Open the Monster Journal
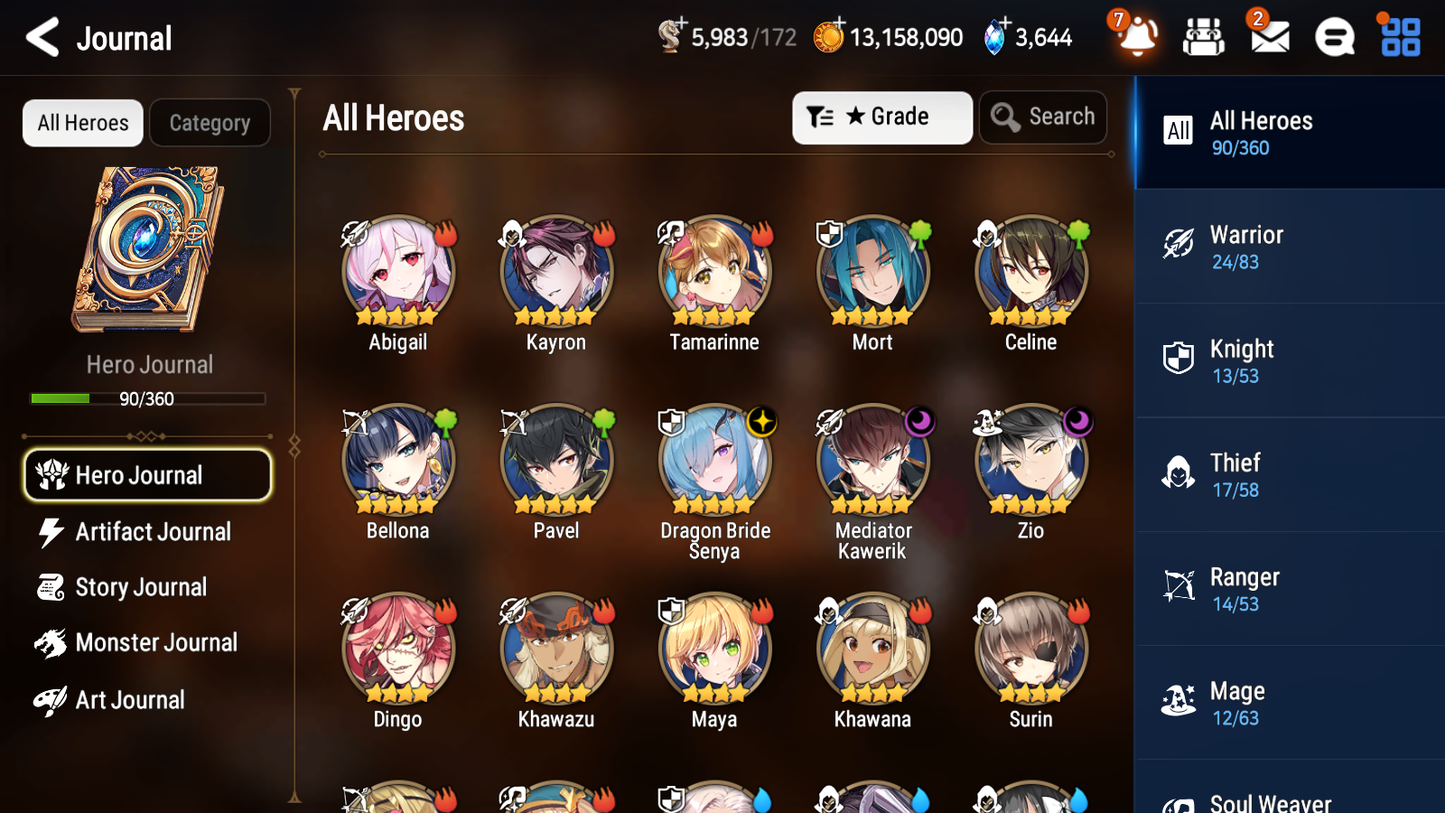 coord(158,643)
